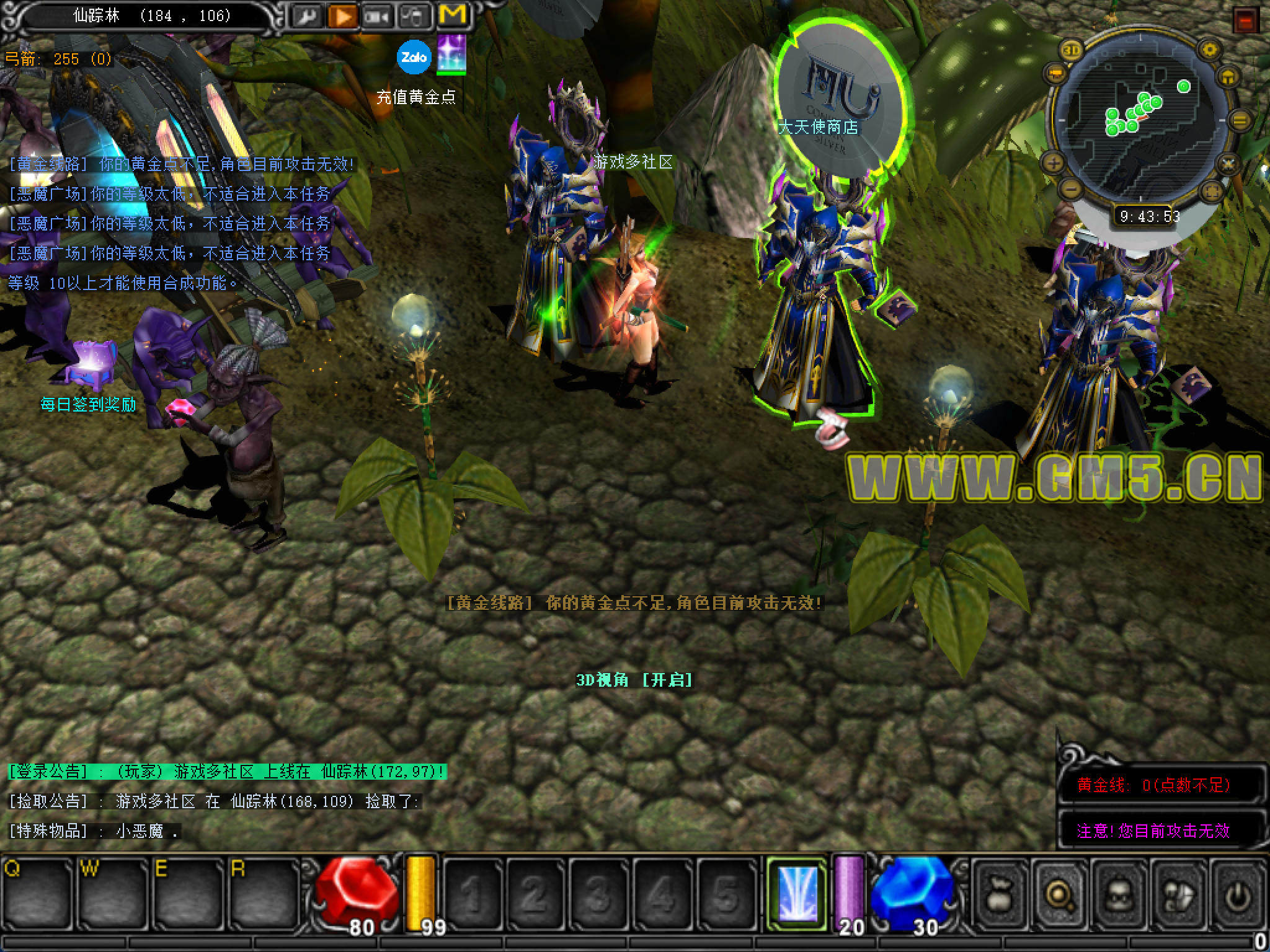Zoom in the minimap with plus button
This screenshot has height=952, width=1270.
(1054, 164)
